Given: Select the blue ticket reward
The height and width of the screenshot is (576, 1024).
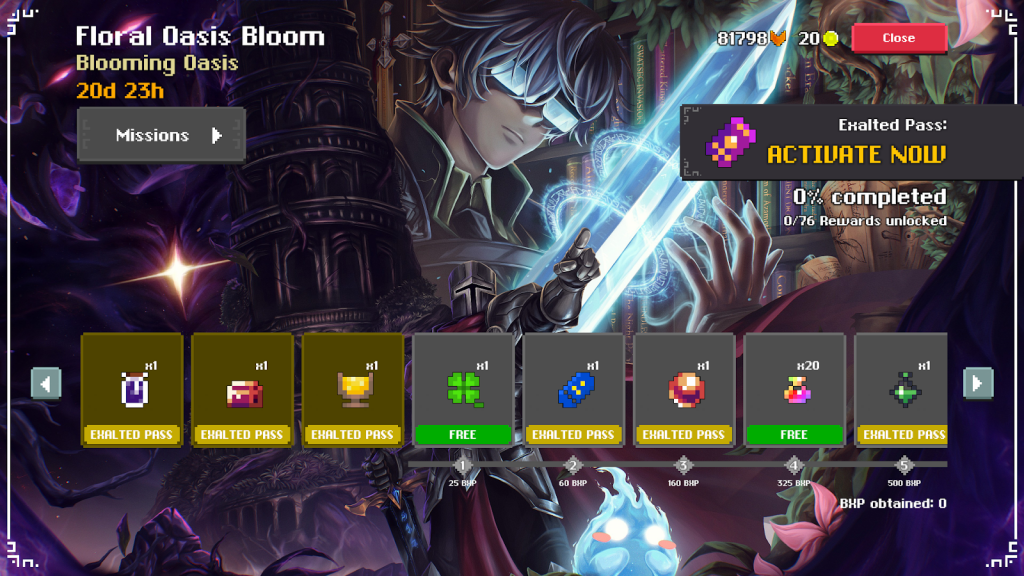Looking at the screenshot, I should click(x=574, y=389).
